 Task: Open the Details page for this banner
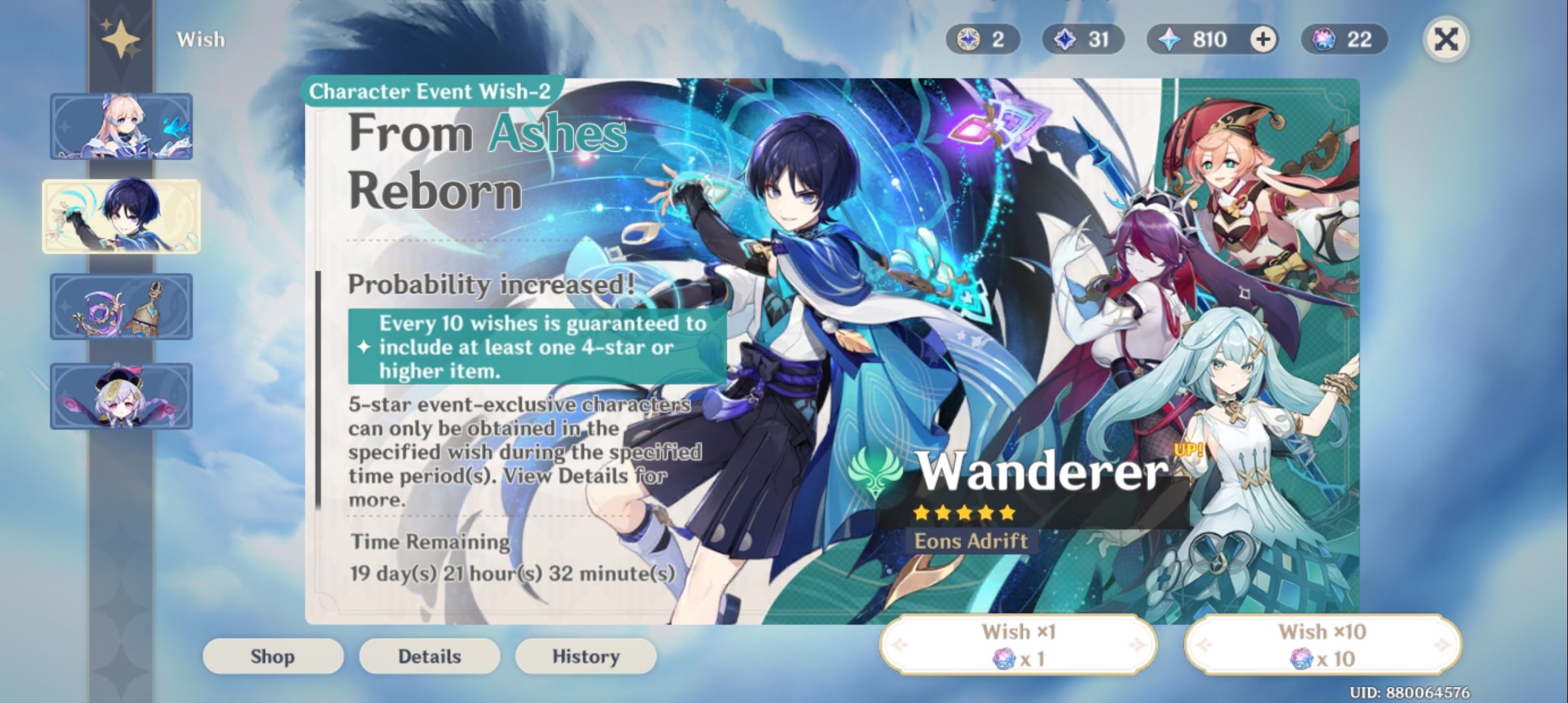pyautogui.click(x=429, y=656)
